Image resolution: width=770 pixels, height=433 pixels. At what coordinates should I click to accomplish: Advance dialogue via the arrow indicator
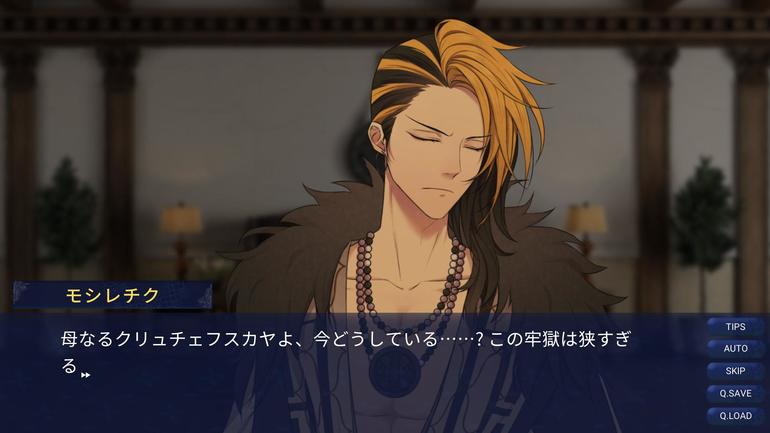coord(86,374)
